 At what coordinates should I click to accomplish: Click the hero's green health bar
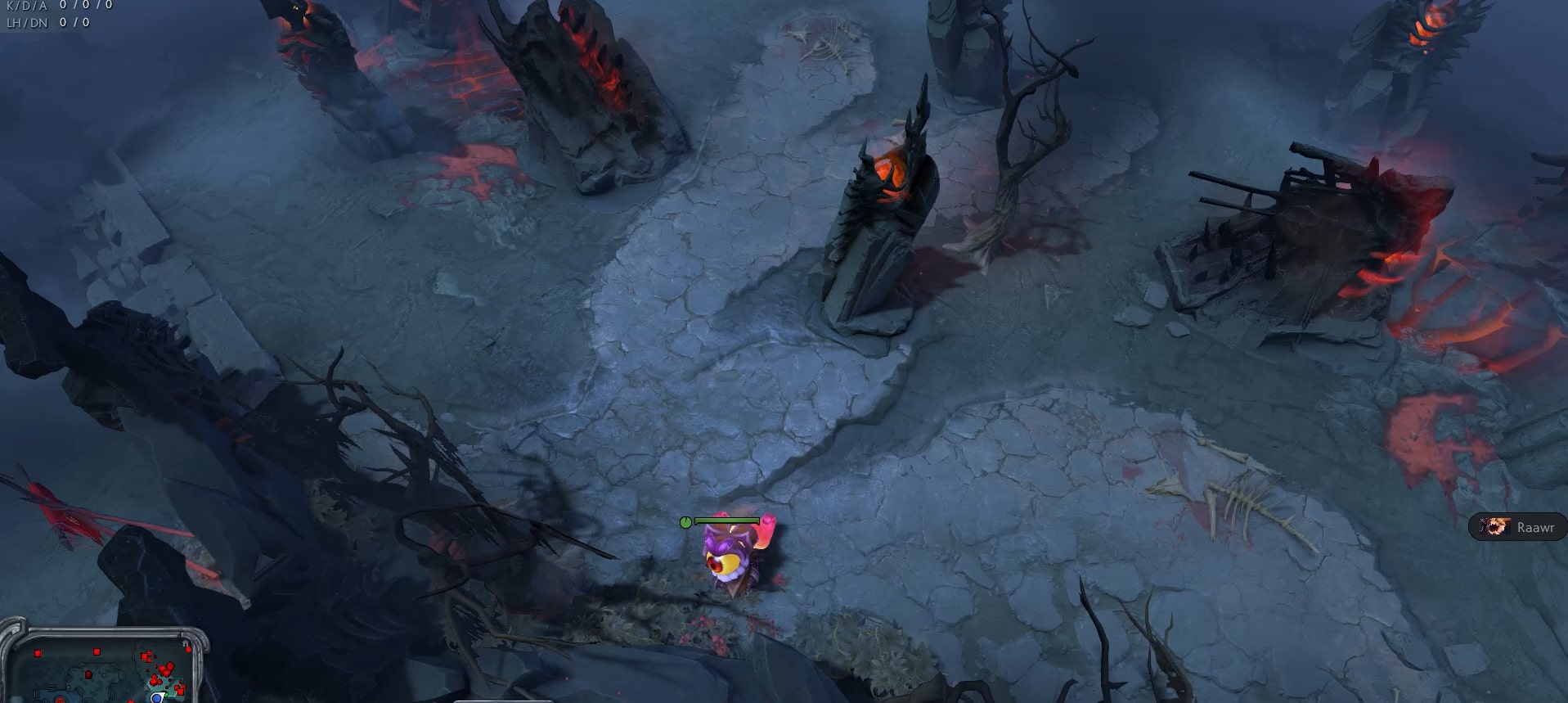pos(728,519)
